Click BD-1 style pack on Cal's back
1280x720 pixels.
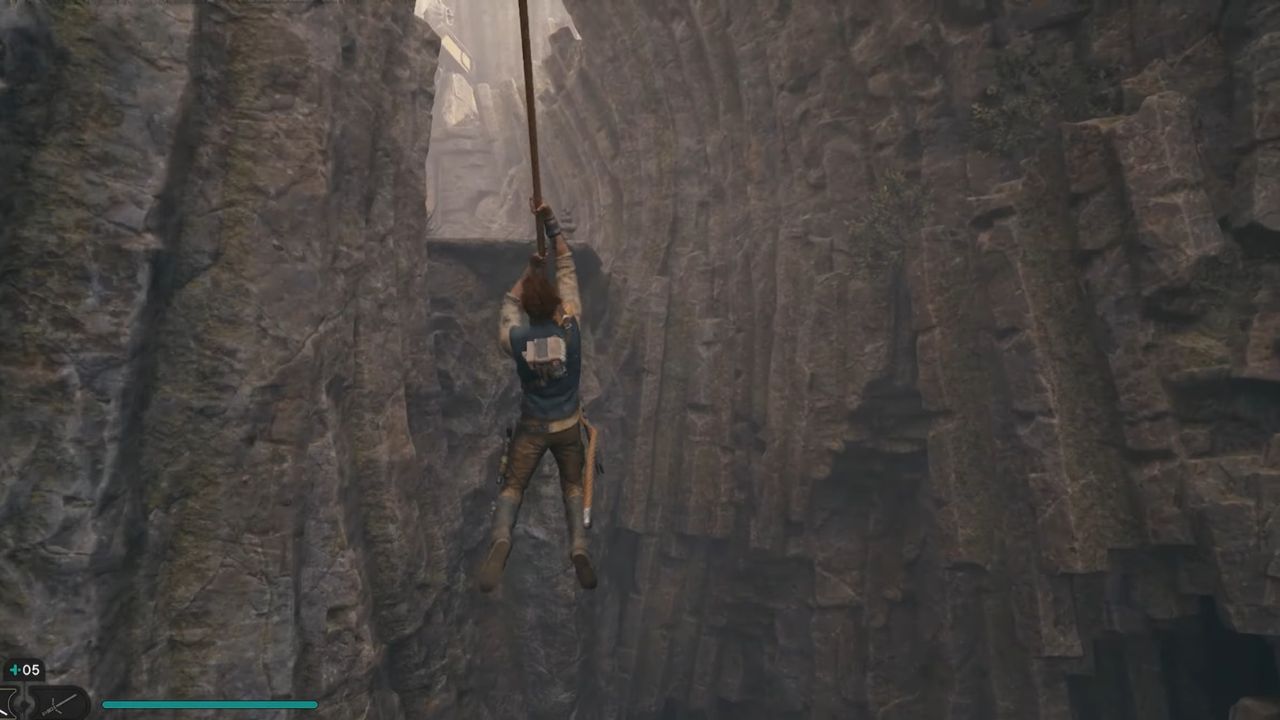click(x=545, y=355)
